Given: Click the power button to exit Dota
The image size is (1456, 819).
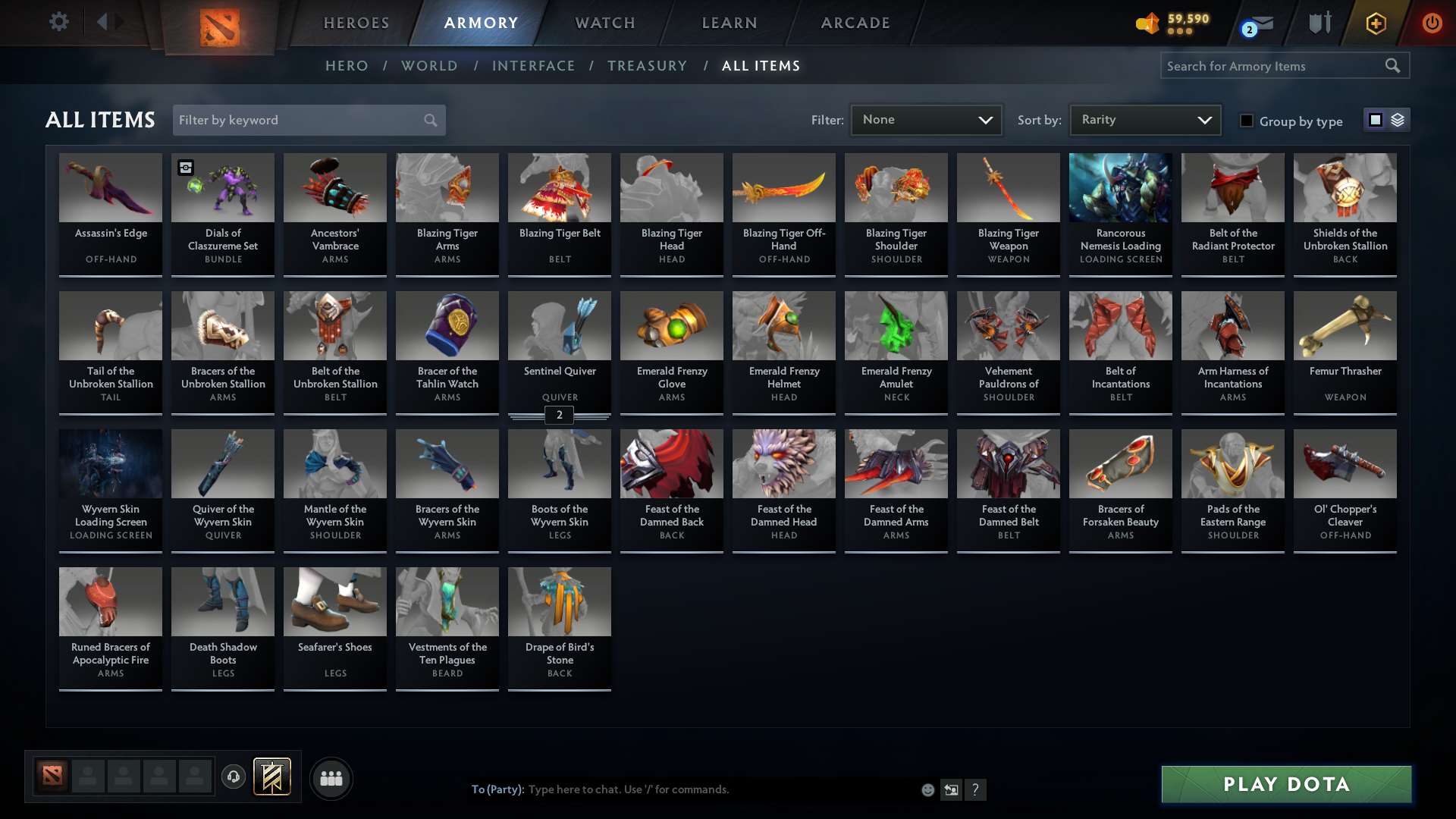Looking at the screenshot, I should [x=1432, y=23].
